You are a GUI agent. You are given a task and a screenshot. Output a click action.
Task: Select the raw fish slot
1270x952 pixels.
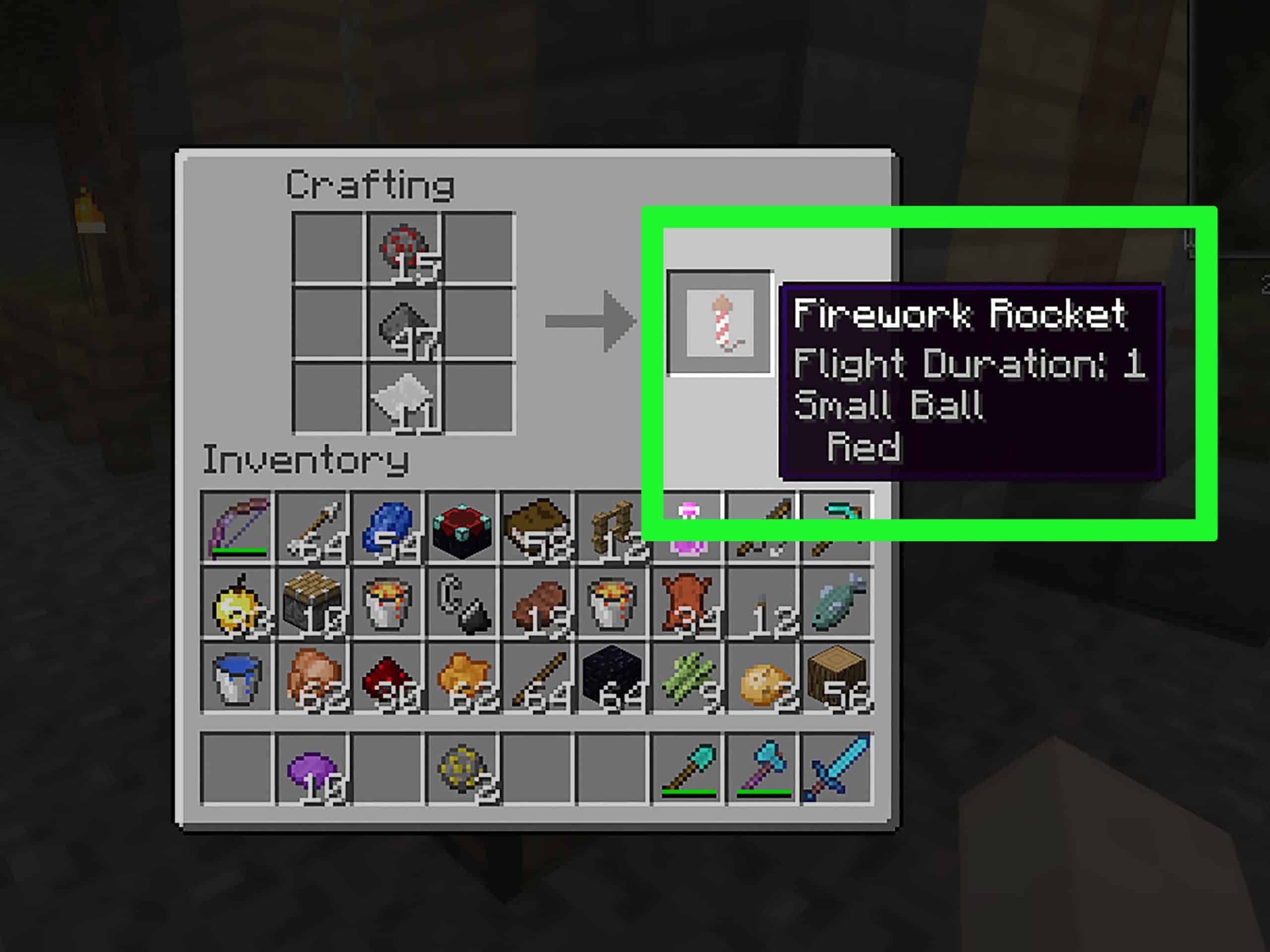pos(837,602)
